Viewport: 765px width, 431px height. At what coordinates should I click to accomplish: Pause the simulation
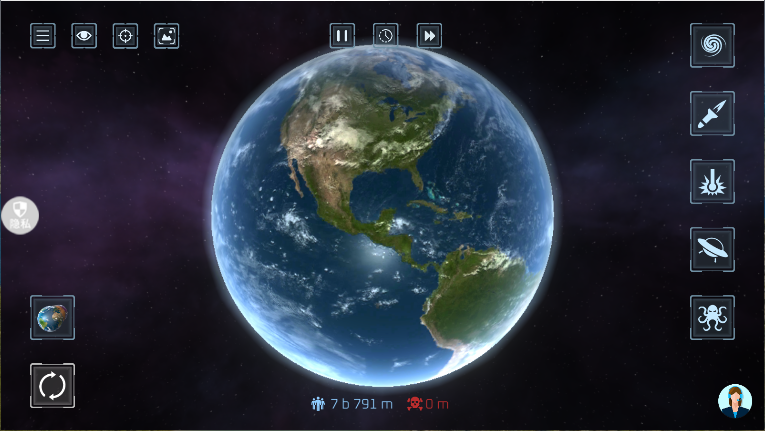tap(342, 36)
